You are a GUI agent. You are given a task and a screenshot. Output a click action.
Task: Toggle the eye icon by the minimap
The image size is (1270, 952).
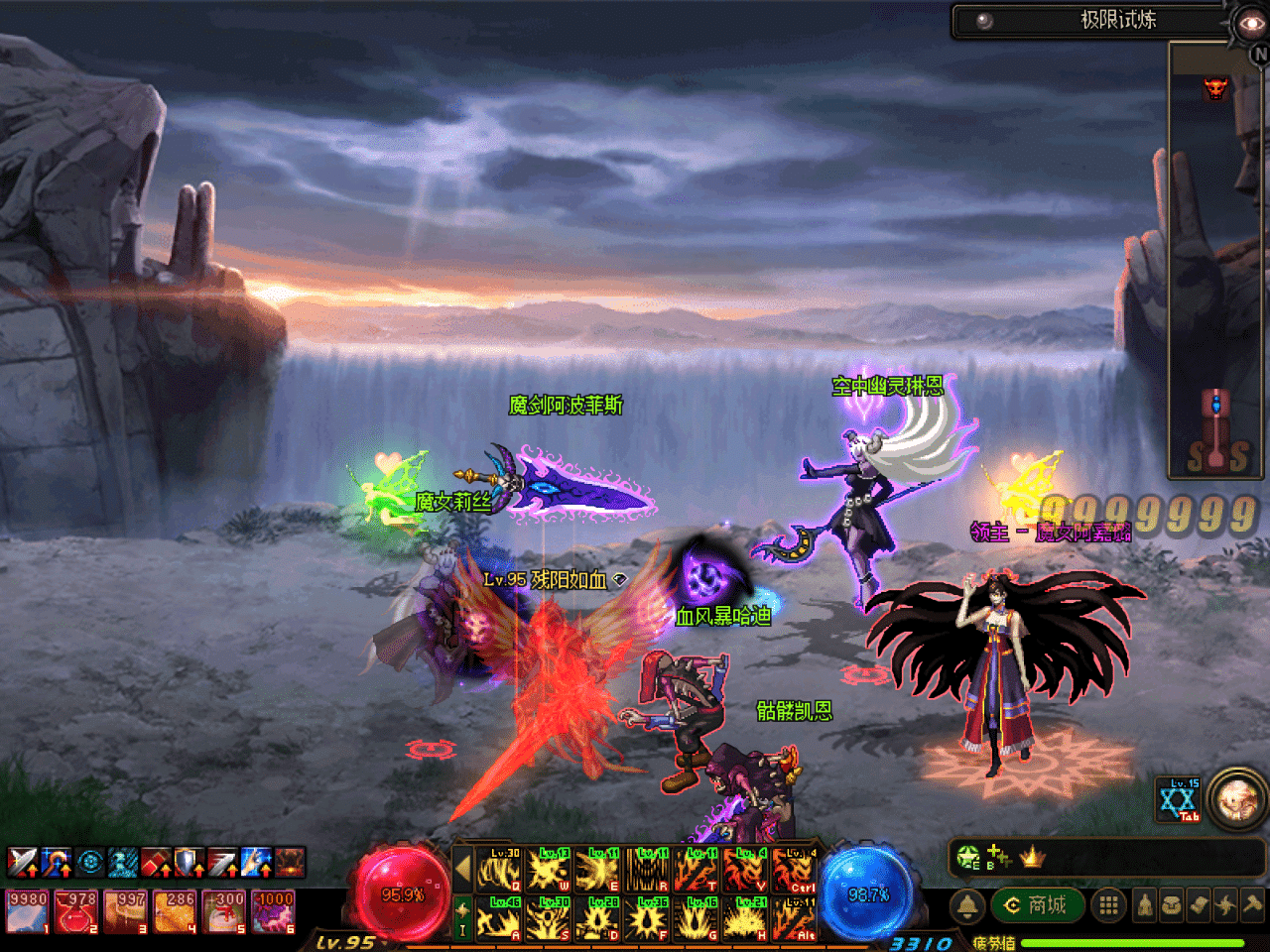[1250, 23]
